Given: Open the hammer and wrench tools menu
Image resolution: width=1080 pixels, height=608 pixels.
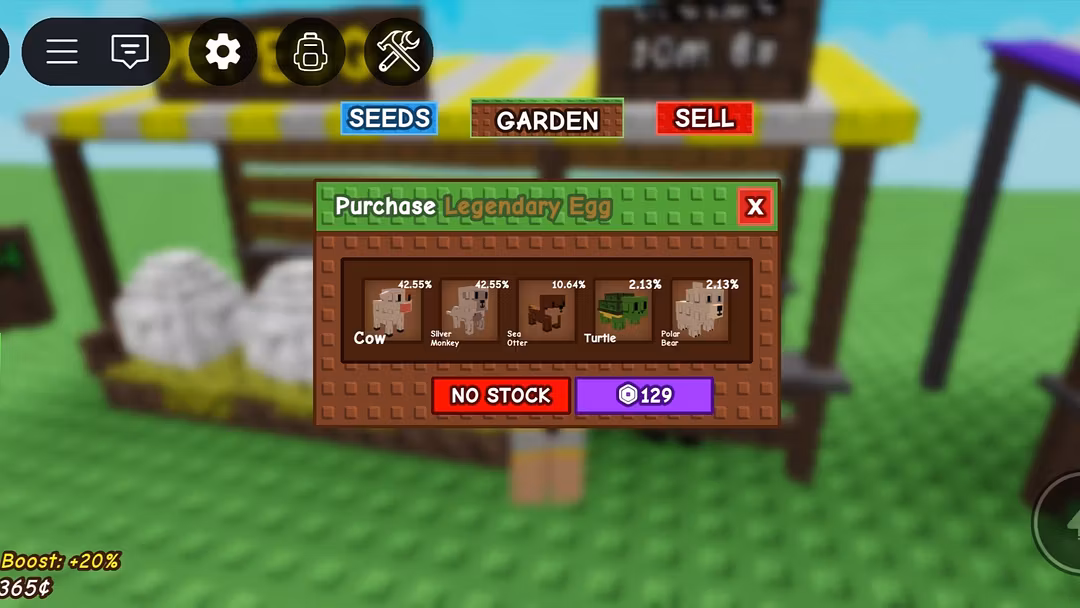Looking at the screenshot, I should pyautogui.click(x=398, y=51).
